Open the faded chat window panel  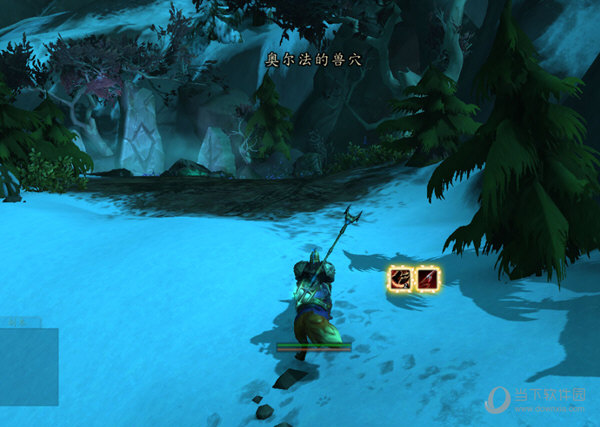(x=28, y=366)
